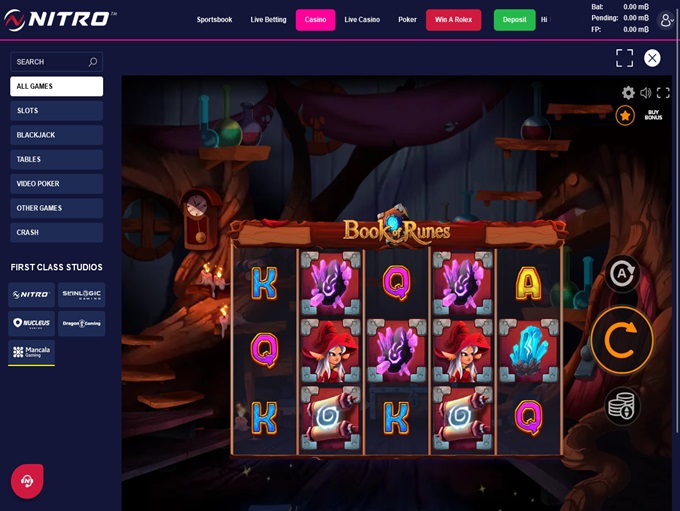Browse the Crash games category
This screenshot has width=680, height=511.
pos(56,232)
